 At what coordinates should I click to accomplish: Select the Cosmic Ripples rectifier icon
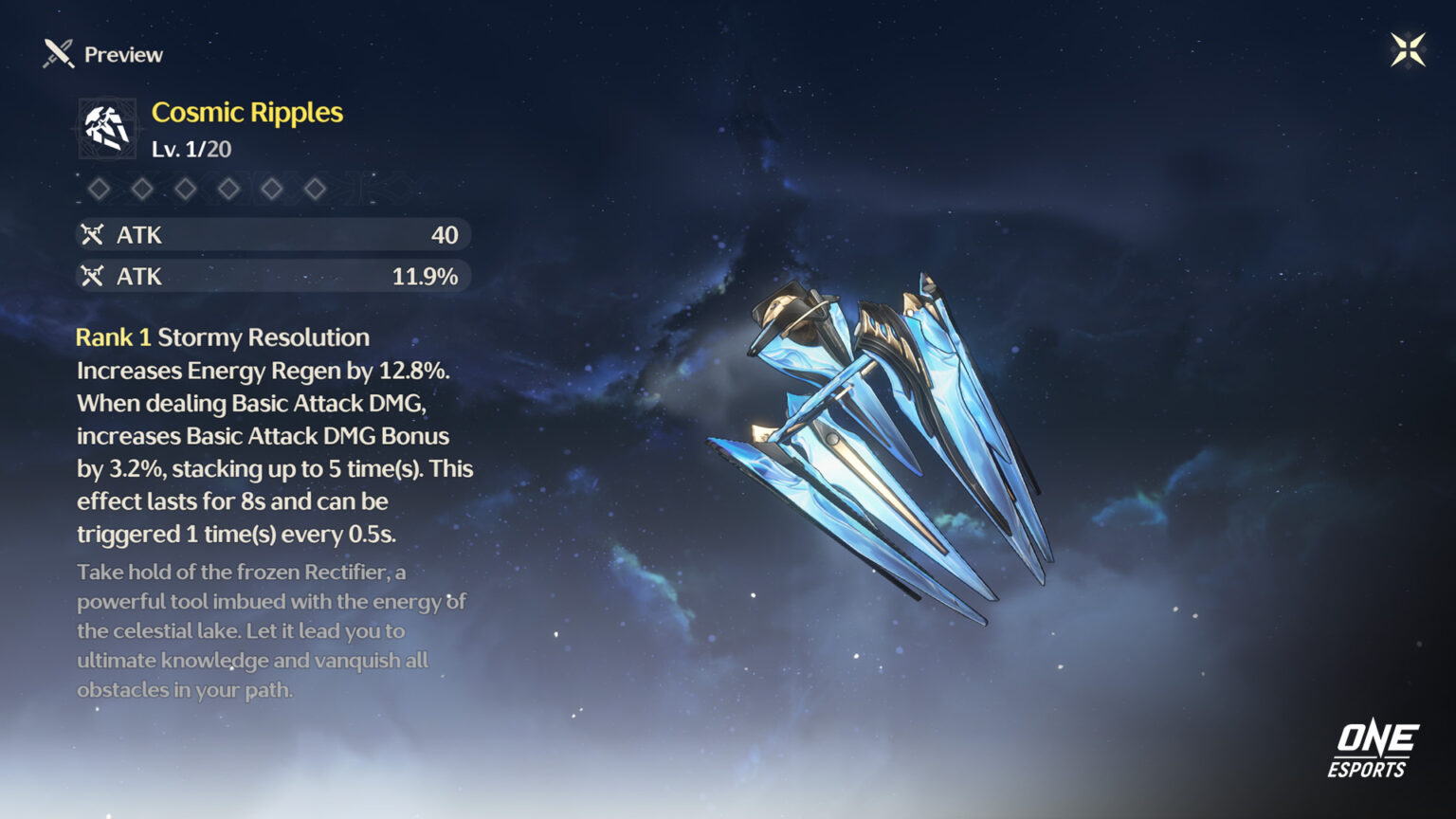(107, 131)
